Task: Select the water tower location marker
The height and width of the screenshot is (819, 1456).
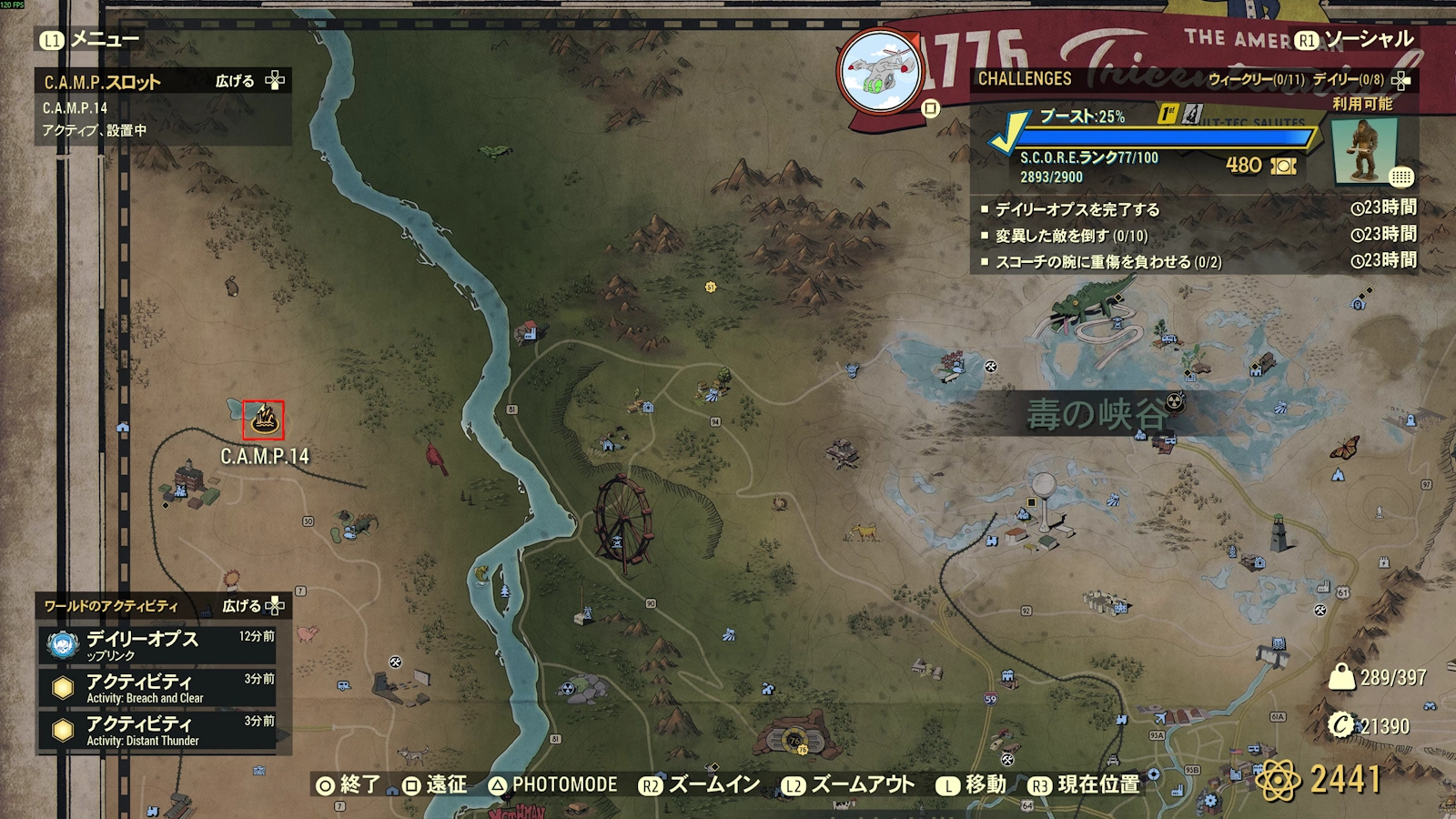Action: (1045, 496)
